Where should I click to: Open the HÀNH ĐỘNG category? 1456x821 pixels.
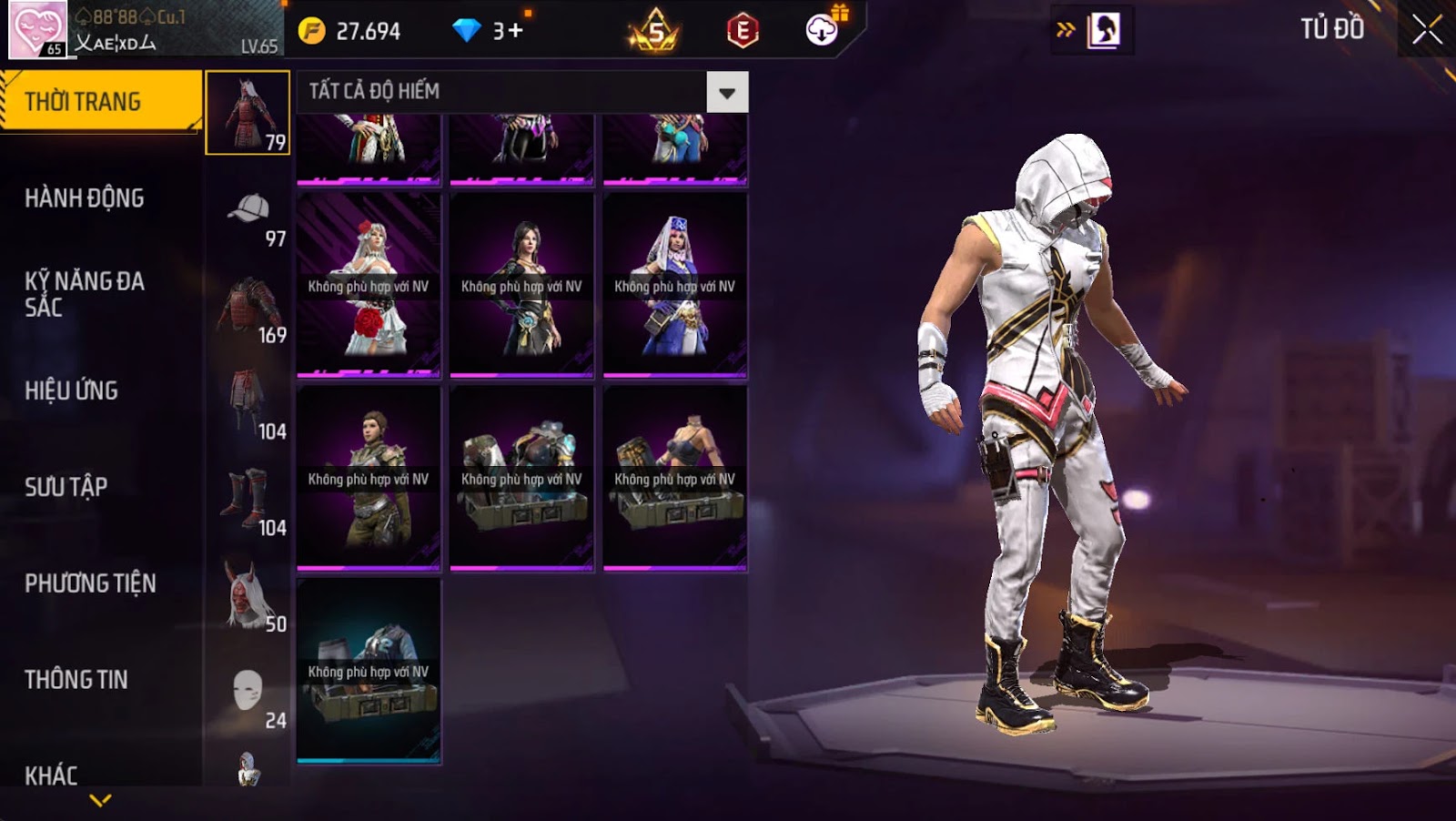(x=84, y=198)
